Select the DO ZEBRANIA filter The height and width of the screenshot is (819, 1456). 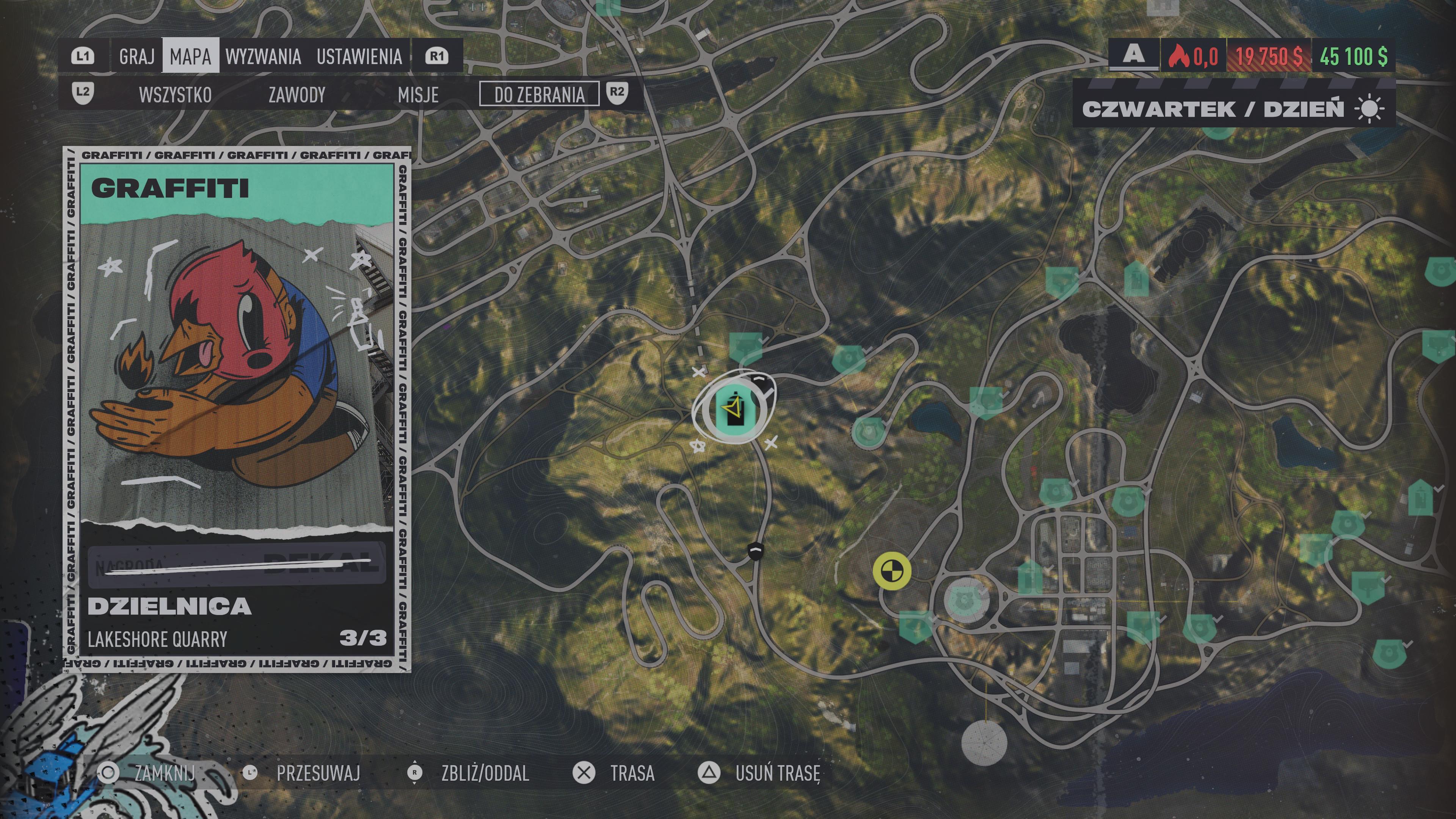pyautogui.click(x=539, y=94)
